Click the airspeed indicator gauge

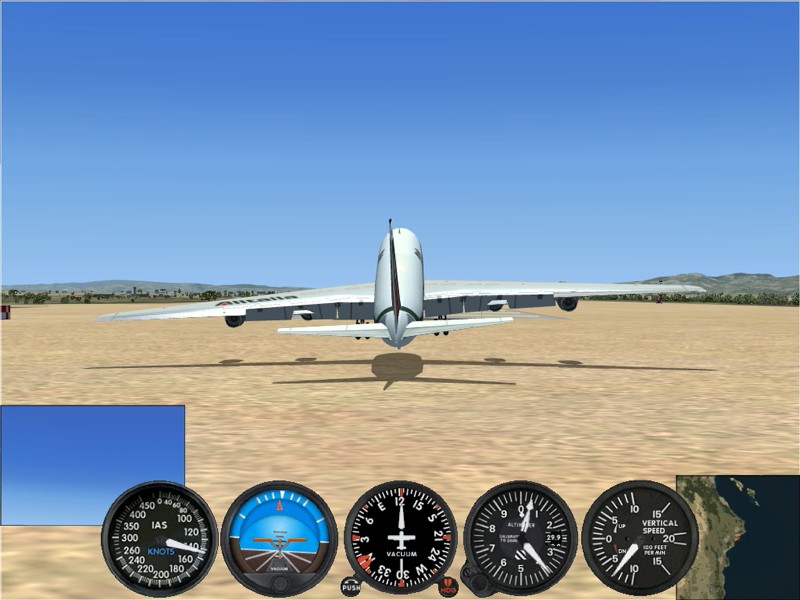pos(160,538)
